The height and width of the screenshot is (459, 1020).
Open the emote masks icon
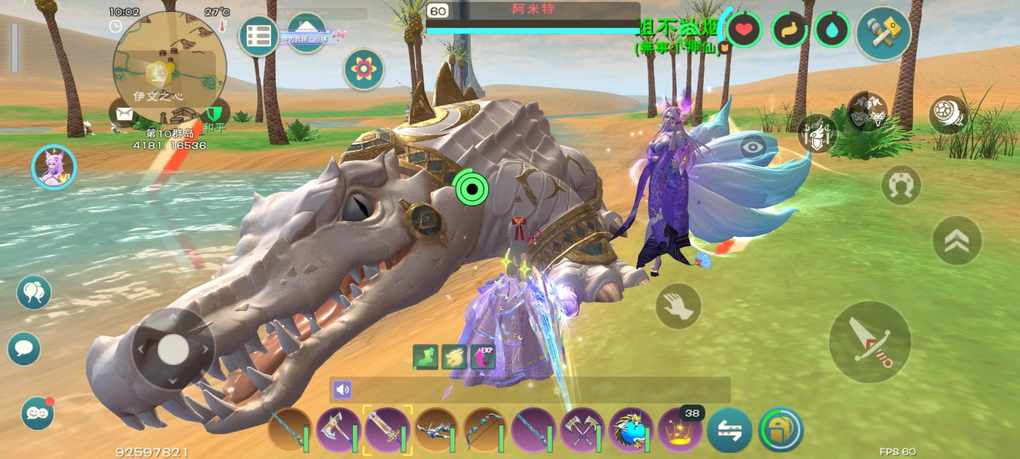pos(37,412)
